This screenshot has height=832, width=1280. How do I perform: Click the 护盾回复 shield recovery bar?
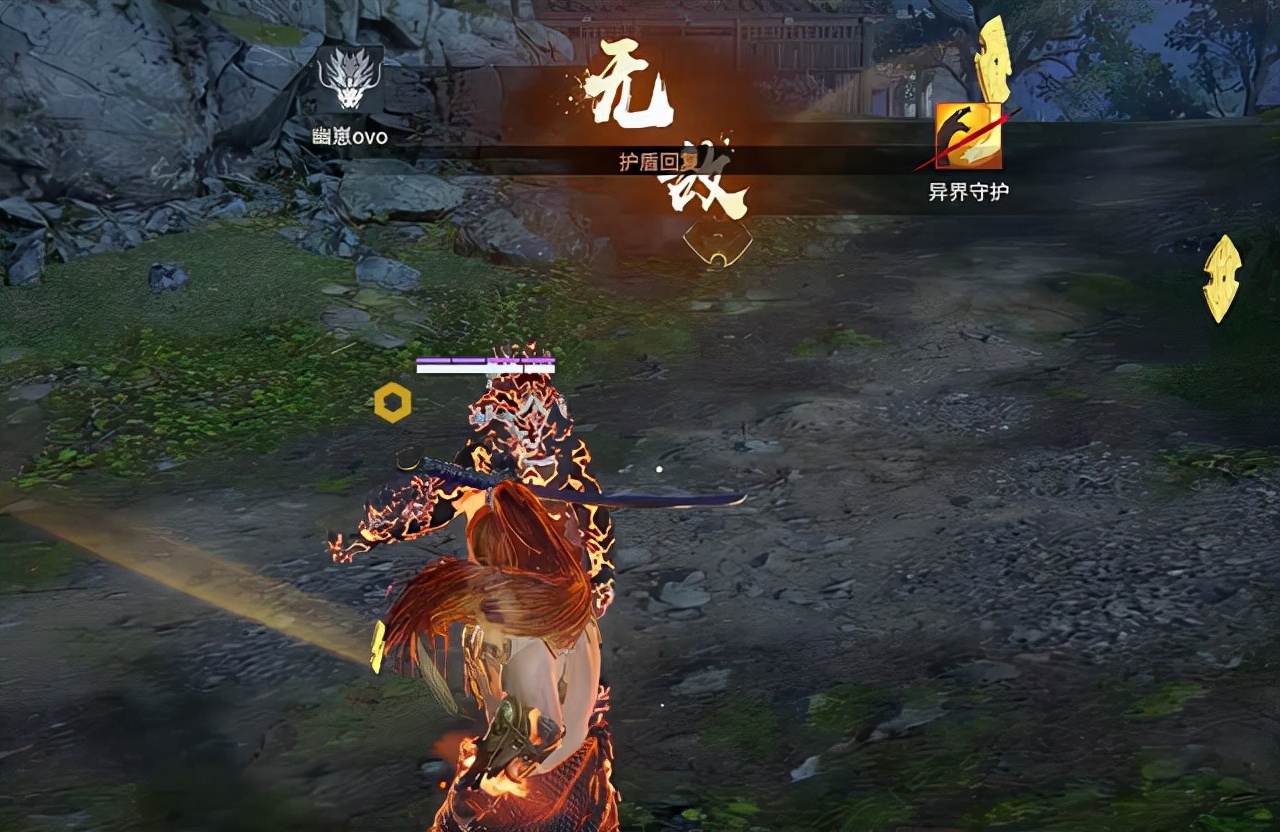pos(648,158)
